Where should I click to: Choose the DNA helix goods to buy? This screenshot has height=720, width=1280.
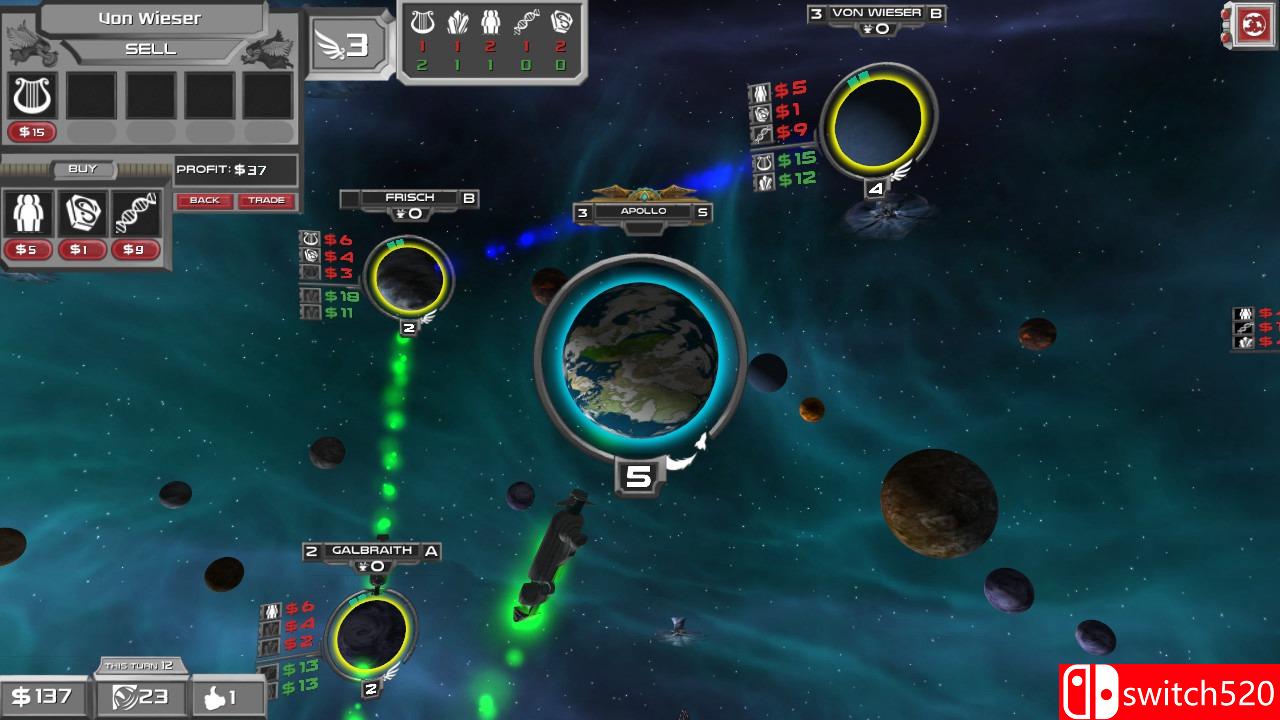tap(134, 213)
